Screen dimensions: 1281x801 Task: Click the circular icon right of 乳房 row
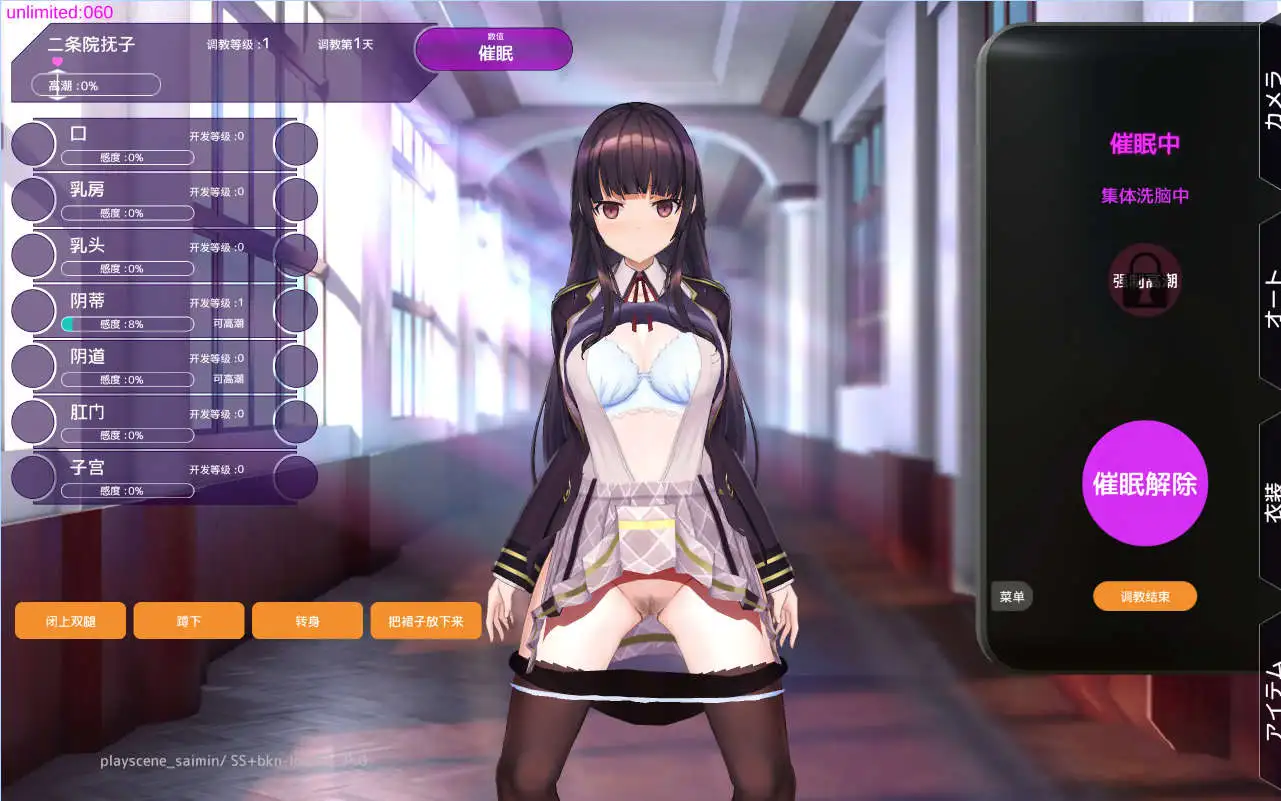pyautogui.click(x=297, y=199)
